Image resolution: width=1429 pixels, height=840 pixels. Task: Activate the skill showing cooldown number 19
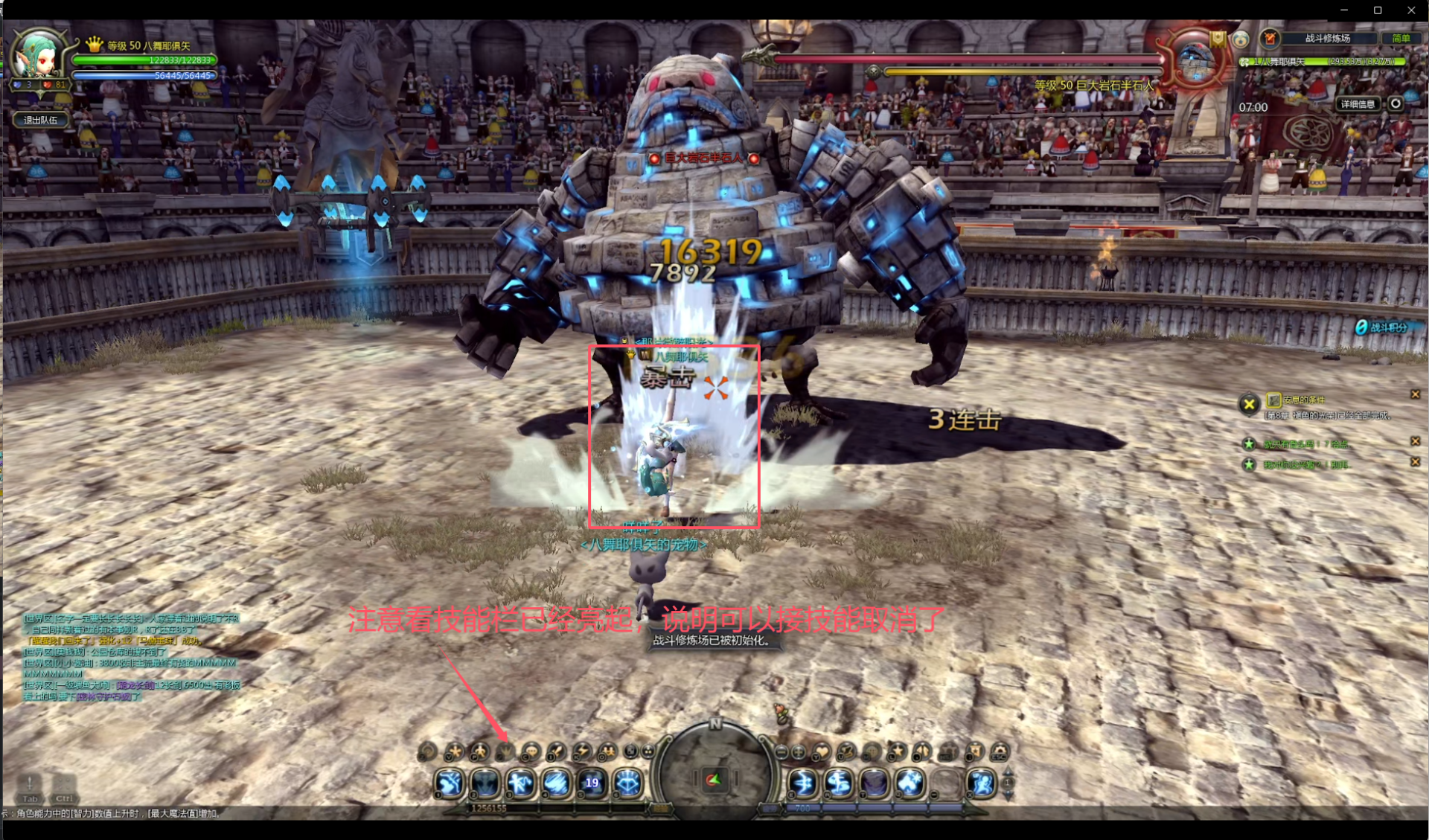pyautogui.click(x=592, y=783)
